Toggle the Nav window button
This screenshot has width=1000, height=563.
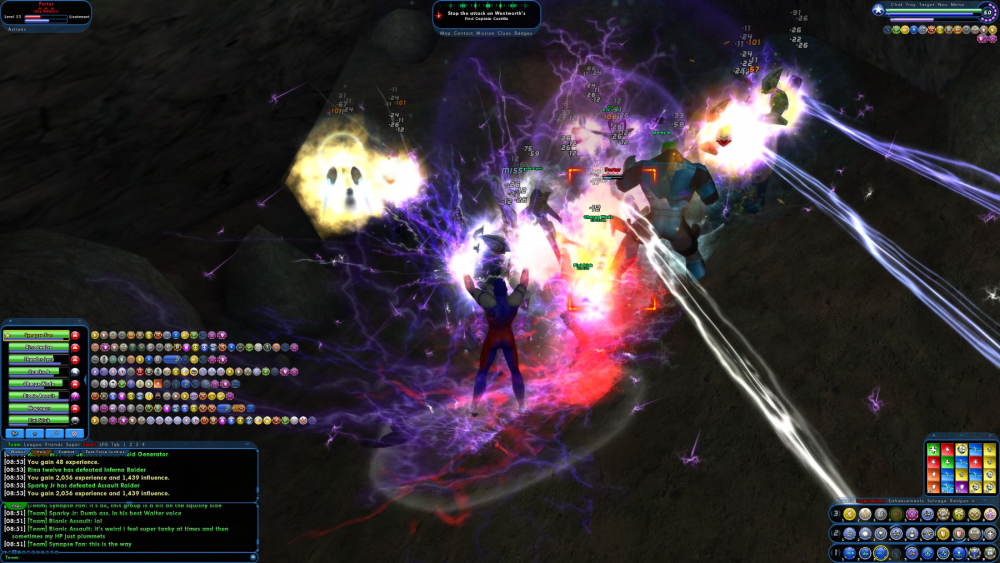943,4
